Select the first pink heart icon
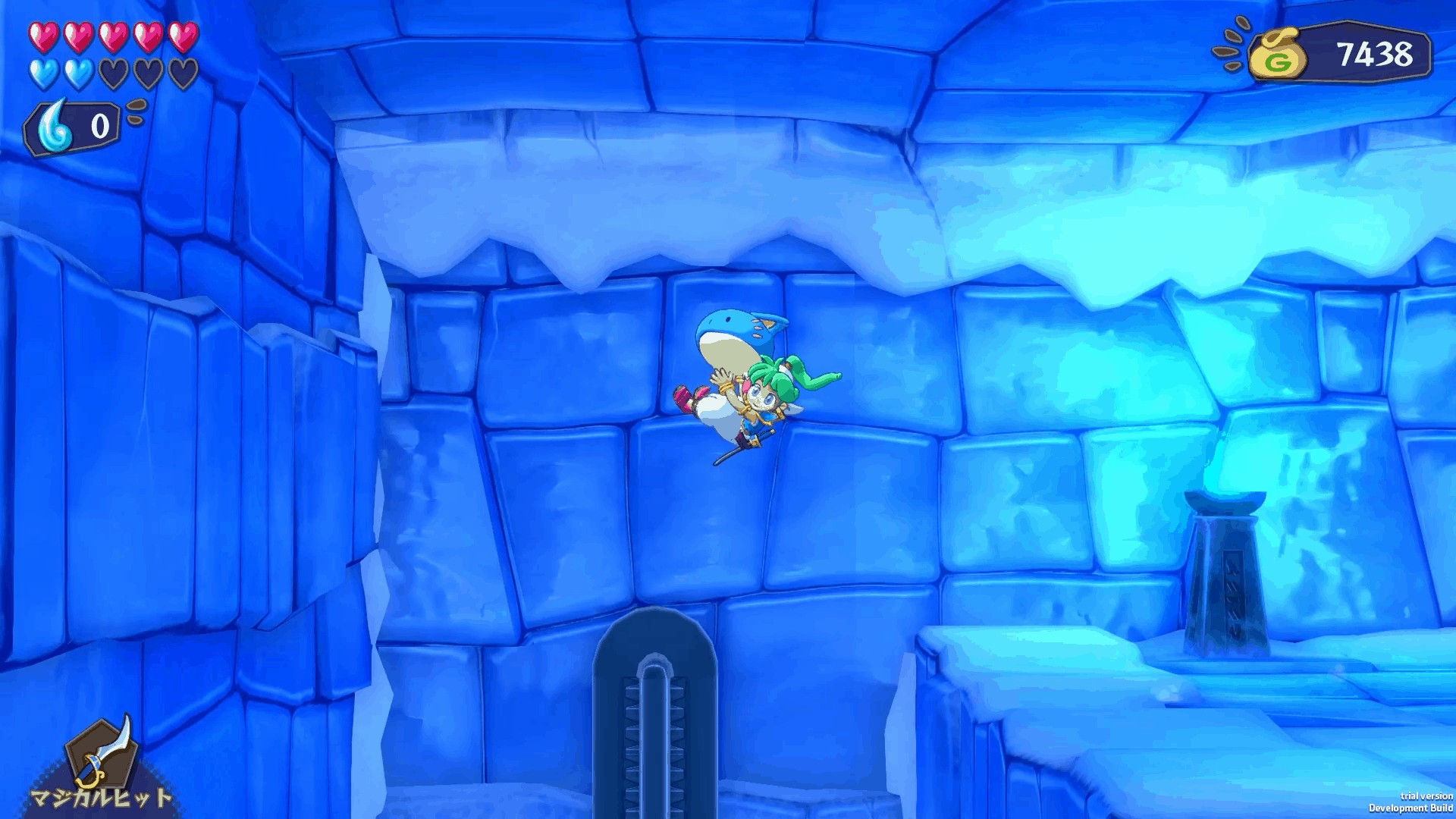 pyautogui.click(x=42, y=36)
